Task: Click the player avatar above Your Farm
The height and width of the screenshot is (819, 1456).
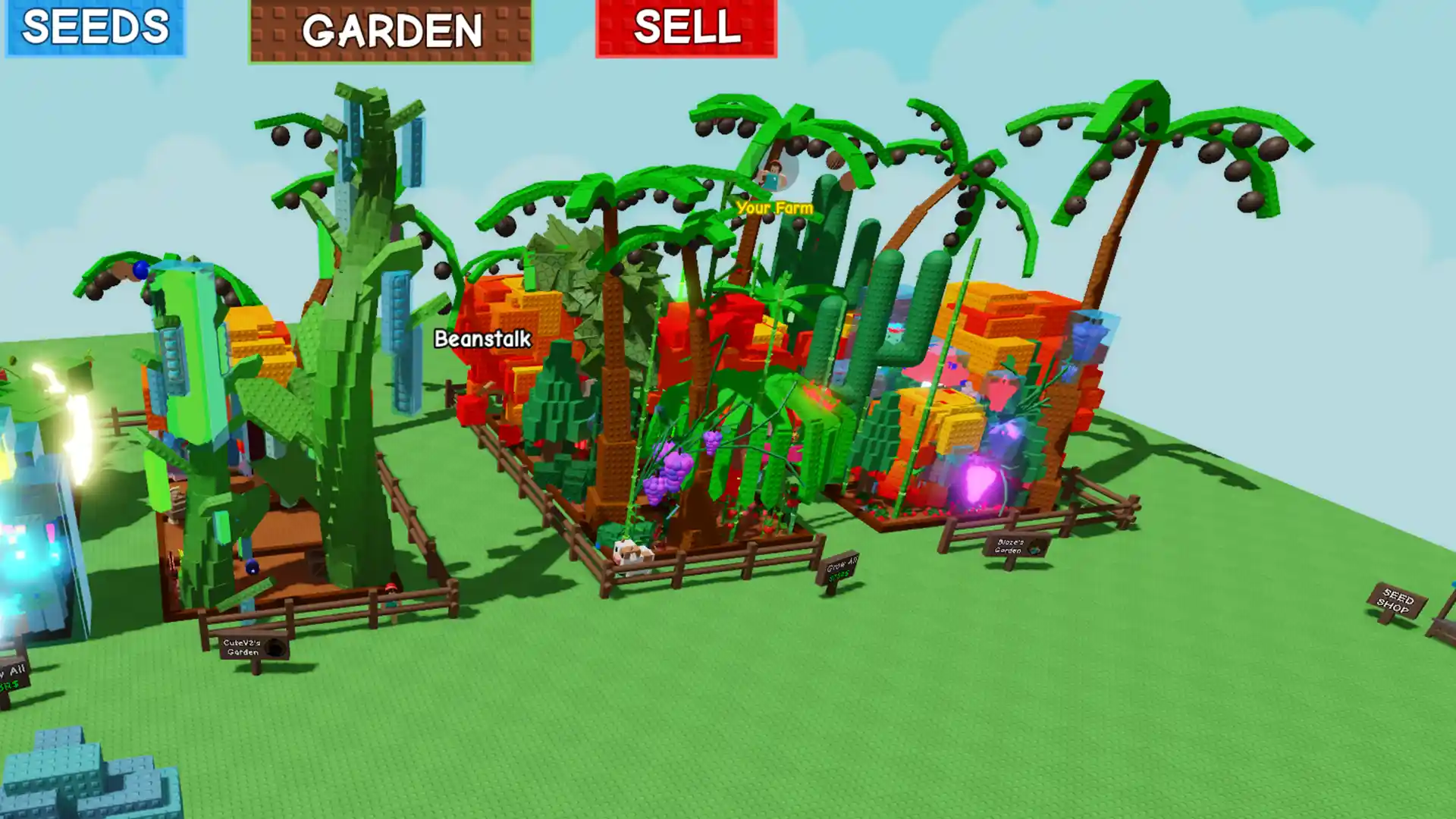Action: click(773, 176)
